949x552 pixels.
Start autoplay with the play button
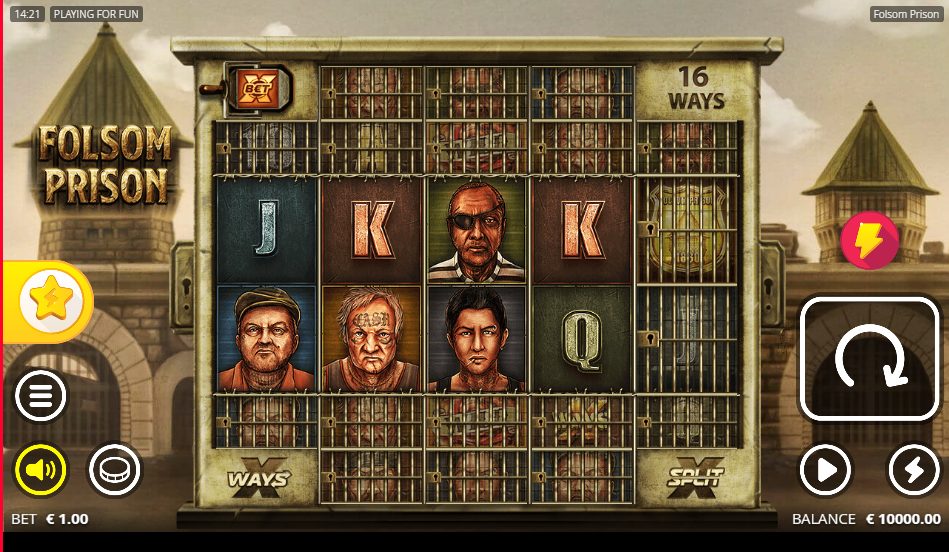825,469
